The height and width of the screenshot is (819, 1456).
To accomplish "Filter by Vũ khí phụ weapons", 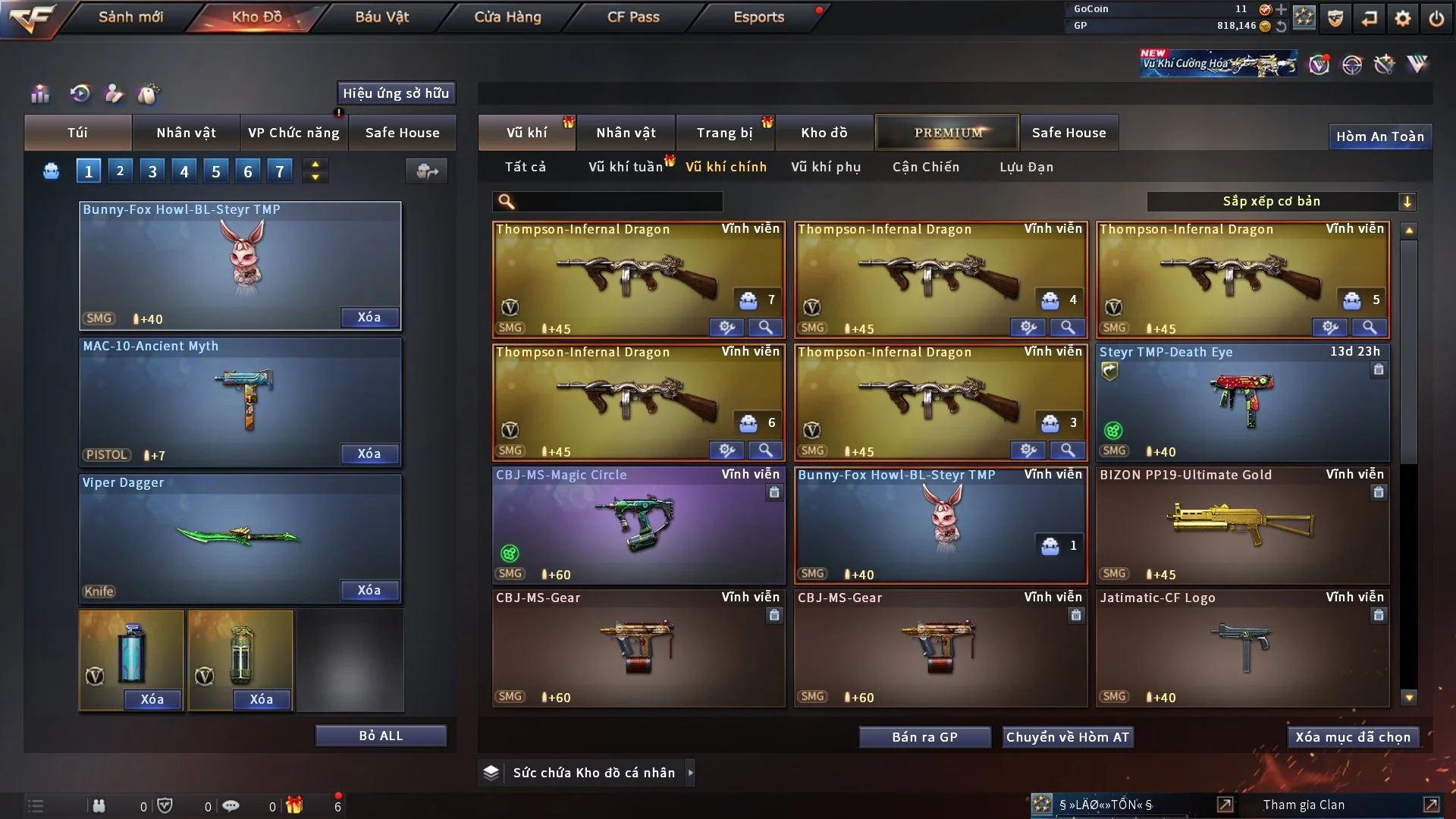I will point(825,167).
